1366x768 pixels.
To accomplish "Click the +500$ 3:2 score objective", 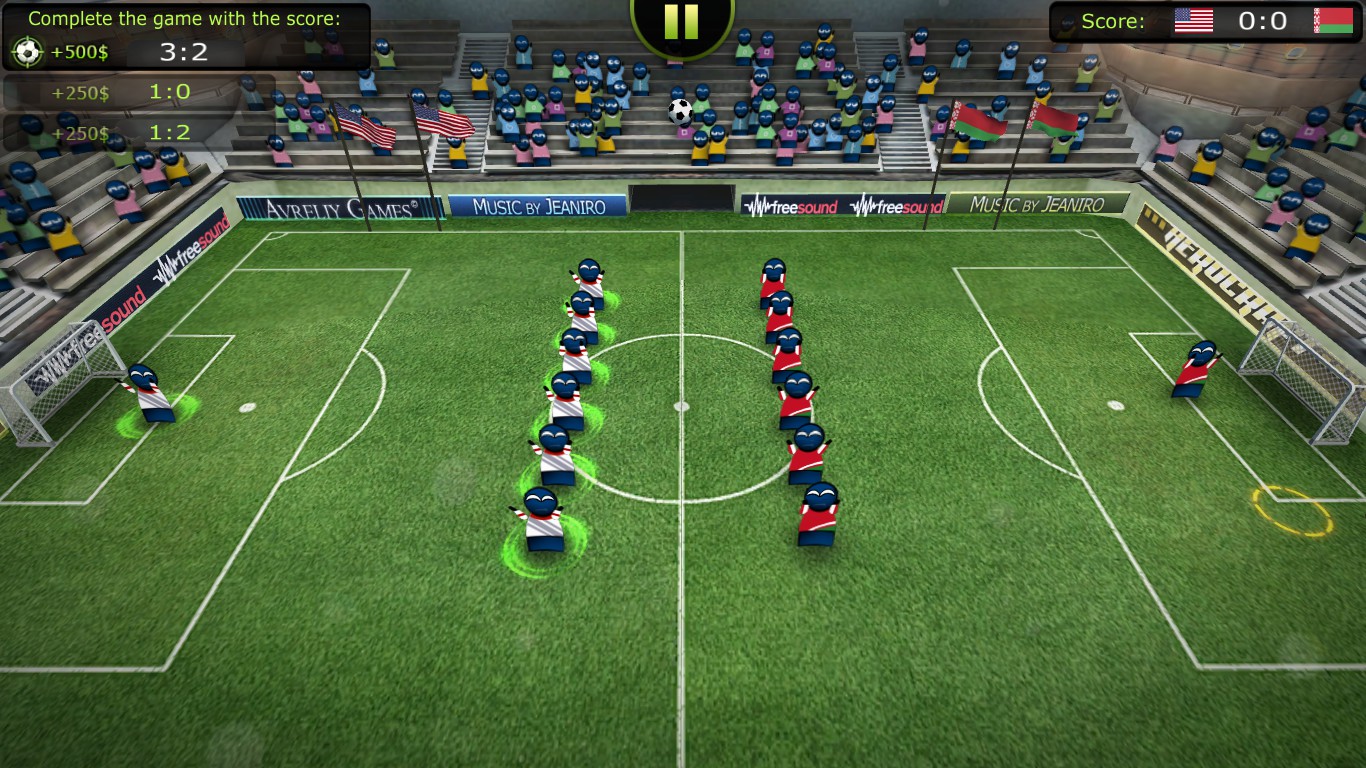I will [127, 52].
